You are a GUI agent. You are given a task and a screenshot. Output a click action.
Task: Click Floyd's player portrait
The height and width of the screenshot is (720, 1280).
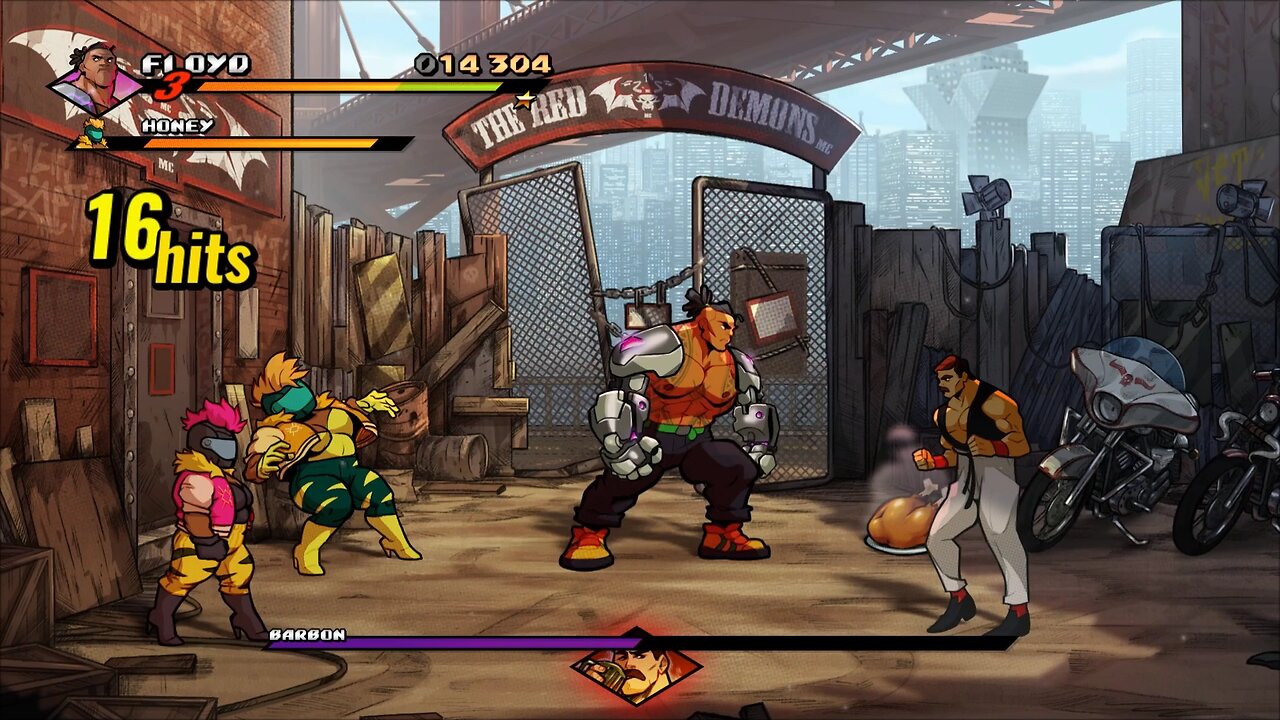tap(97, 75)
